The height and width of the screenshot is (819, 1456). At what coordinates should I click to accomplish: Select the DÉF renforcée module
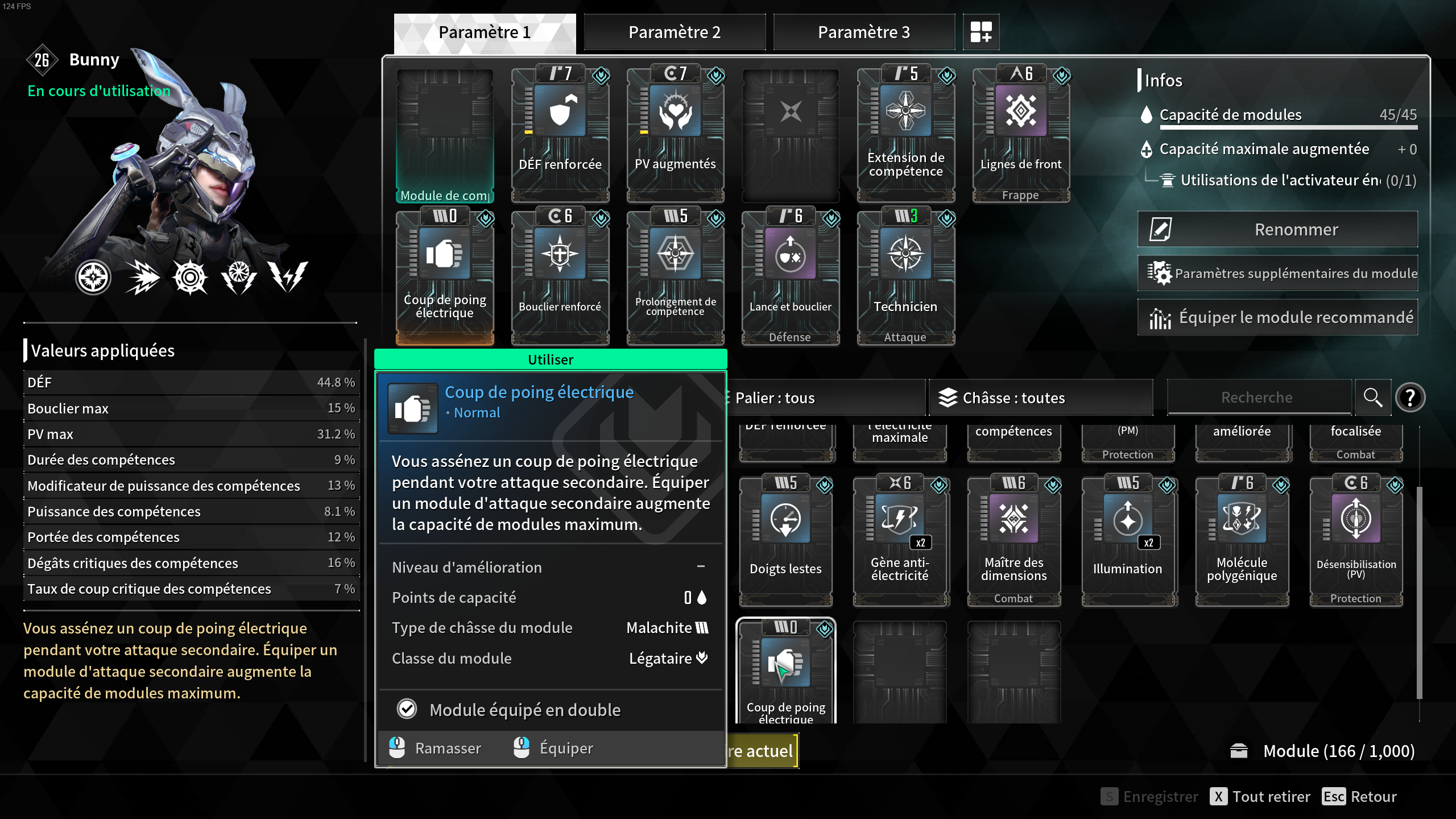[x=560, y=131]
